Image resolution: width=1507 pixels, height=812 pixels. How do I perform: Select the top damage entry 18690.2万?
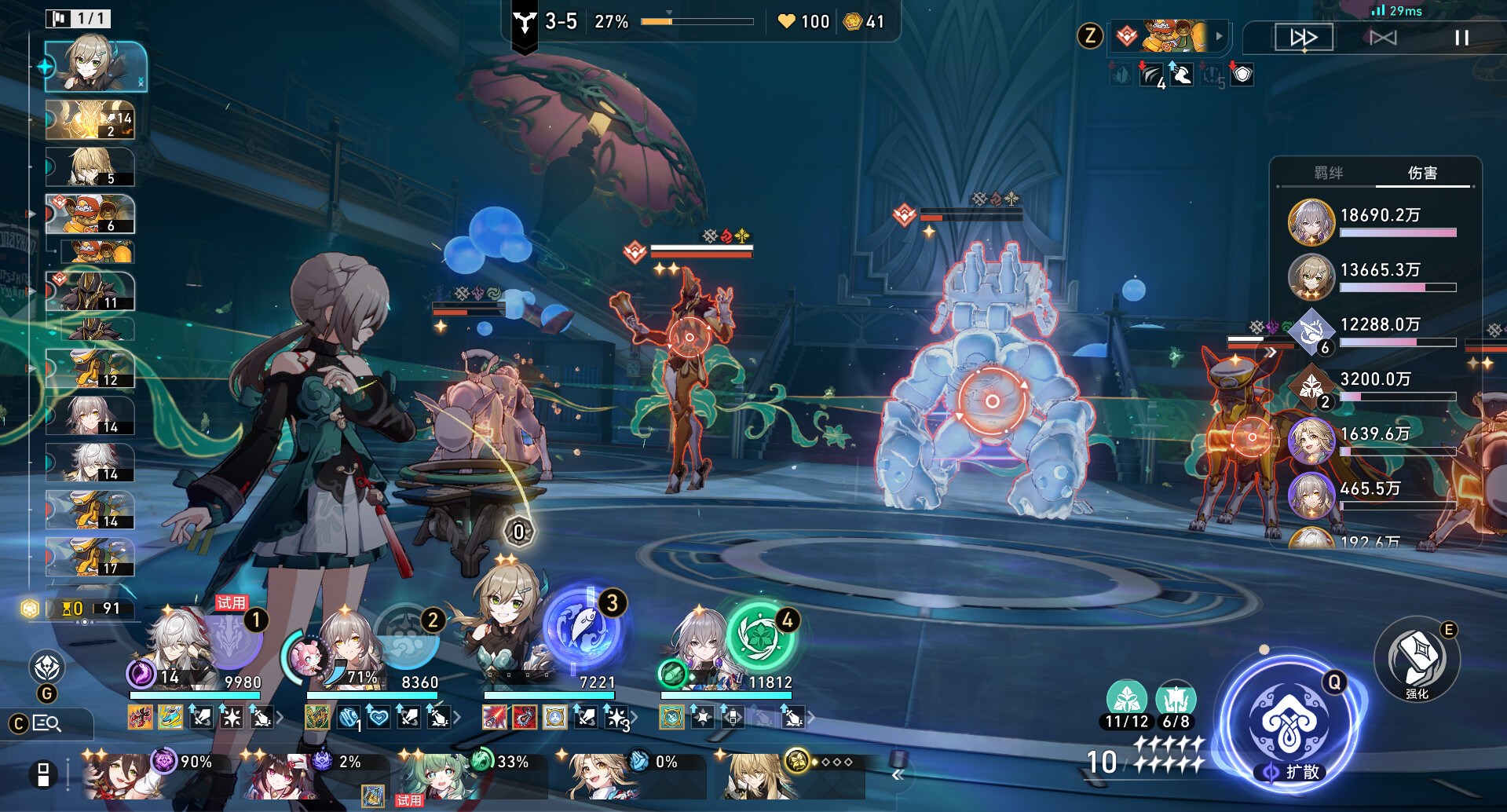[1379, 221]
